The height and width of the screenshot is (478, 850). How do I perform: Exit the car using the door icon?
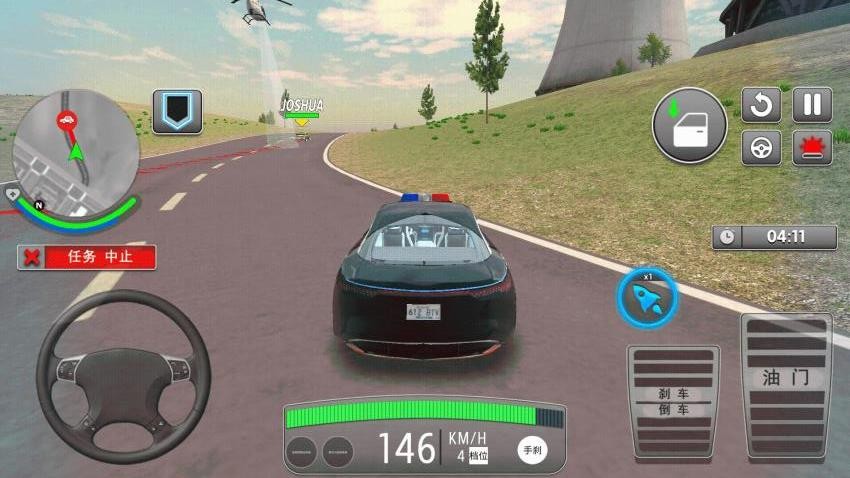point(689,125)
